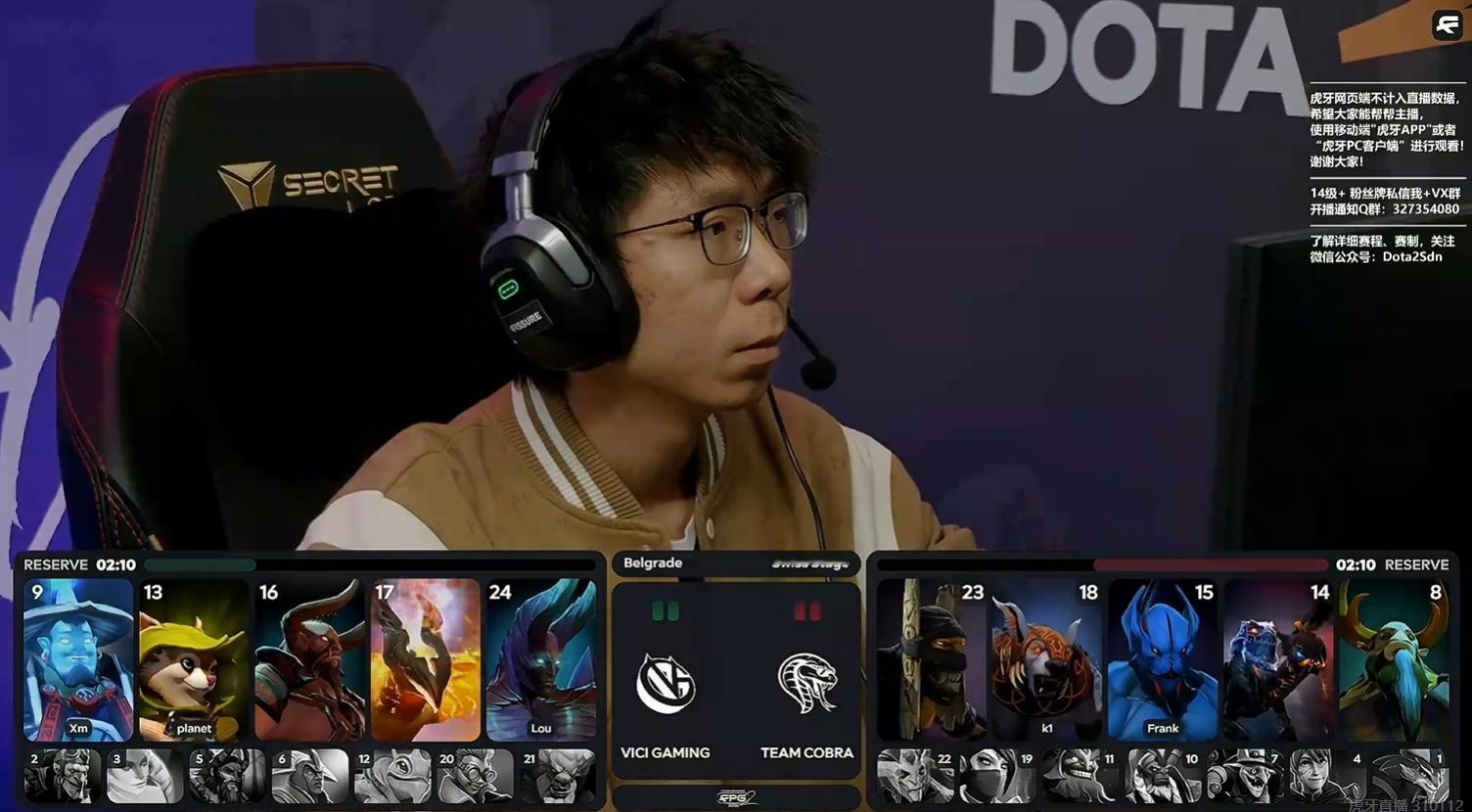Image resolution: width=1472 pixels, height=812 pixels.
Task: Toggle red pause indicator above Team Cobra
Action: tap(805, 611)
